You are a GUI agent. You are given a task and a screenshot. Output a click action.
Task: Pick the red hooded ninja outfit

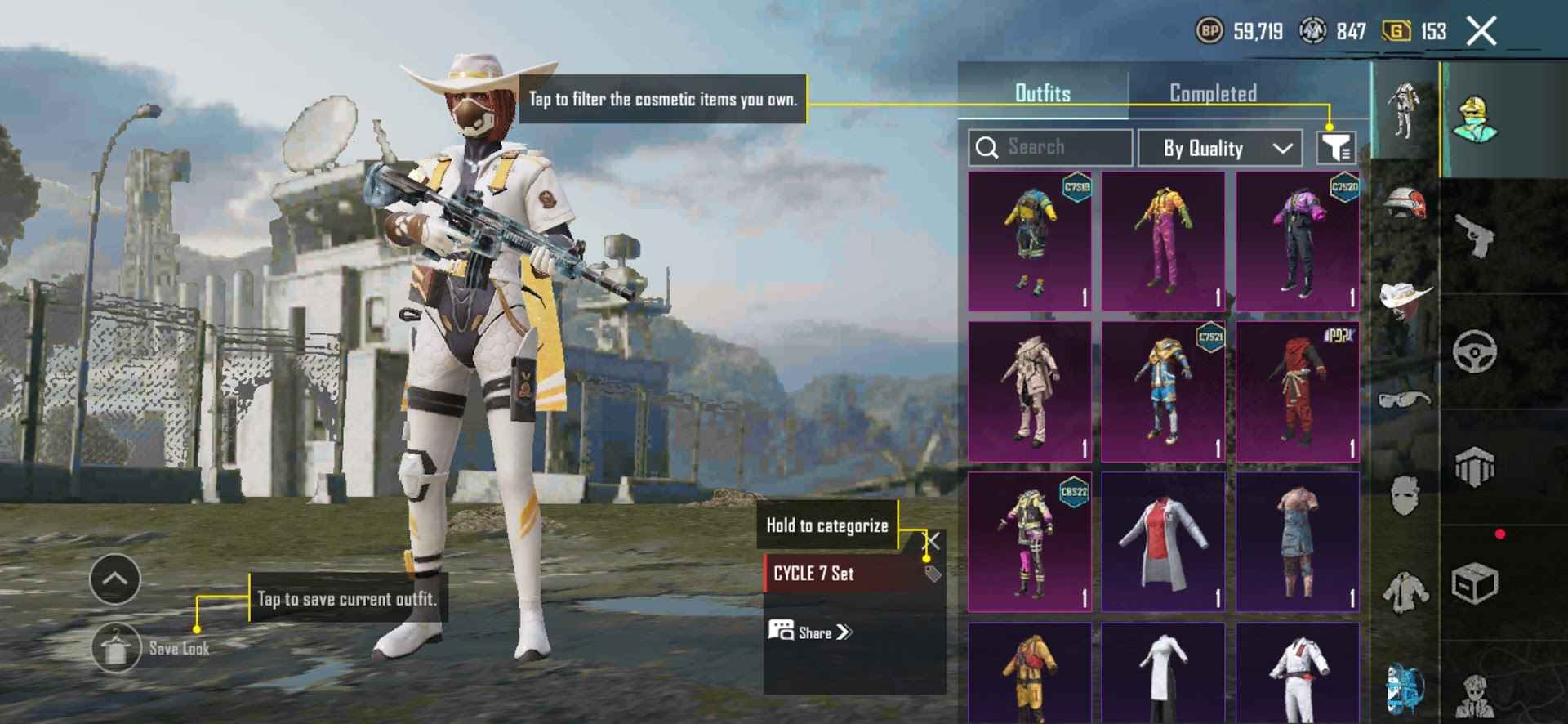pos(1297,391)
